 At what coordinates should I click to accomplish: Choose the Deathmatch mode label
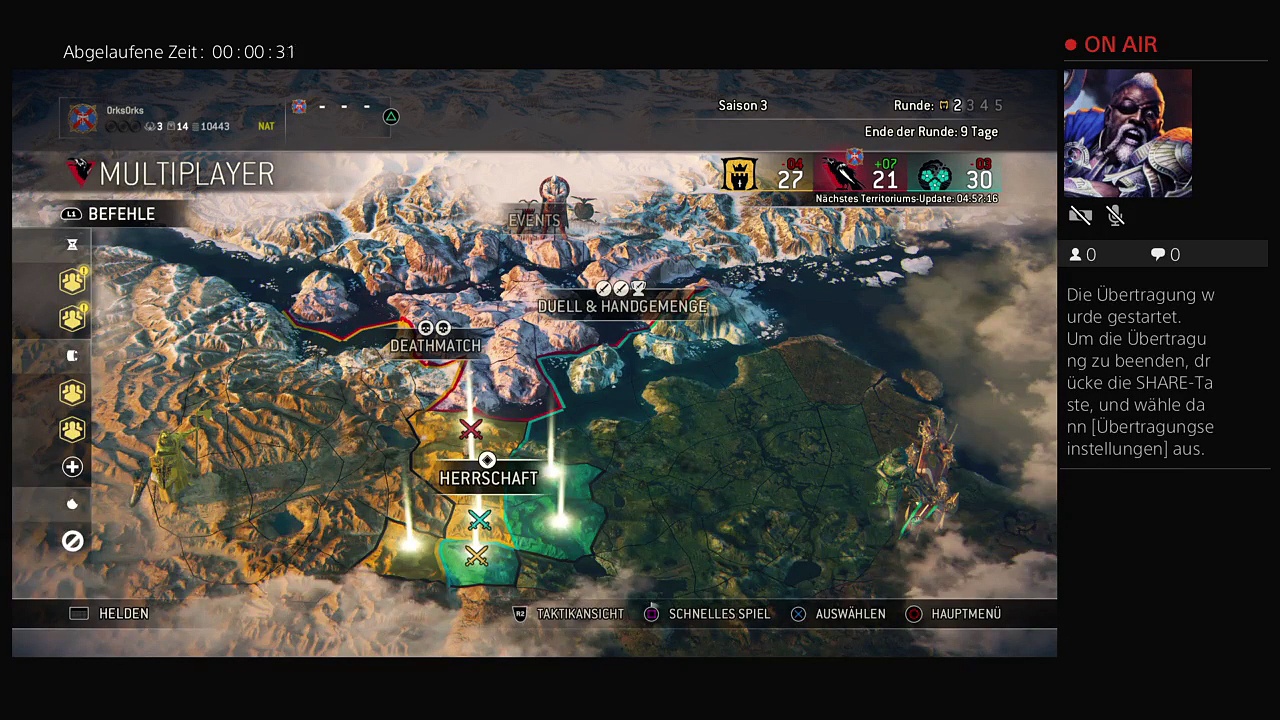pos(435,345)
